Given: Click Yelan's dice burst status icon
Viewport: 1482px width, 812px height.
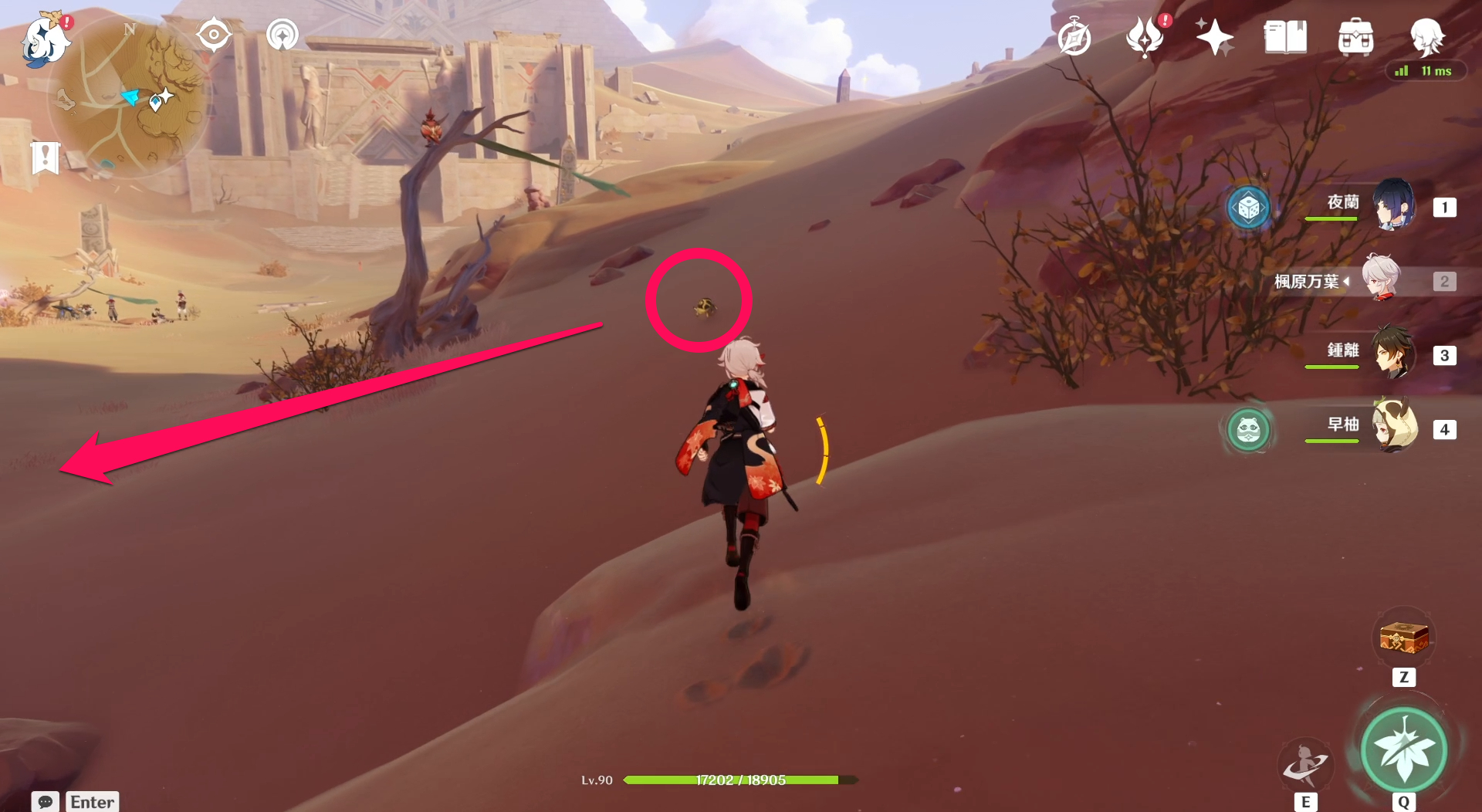Looking at the screenshot, I should click(x=1248, y=207).
